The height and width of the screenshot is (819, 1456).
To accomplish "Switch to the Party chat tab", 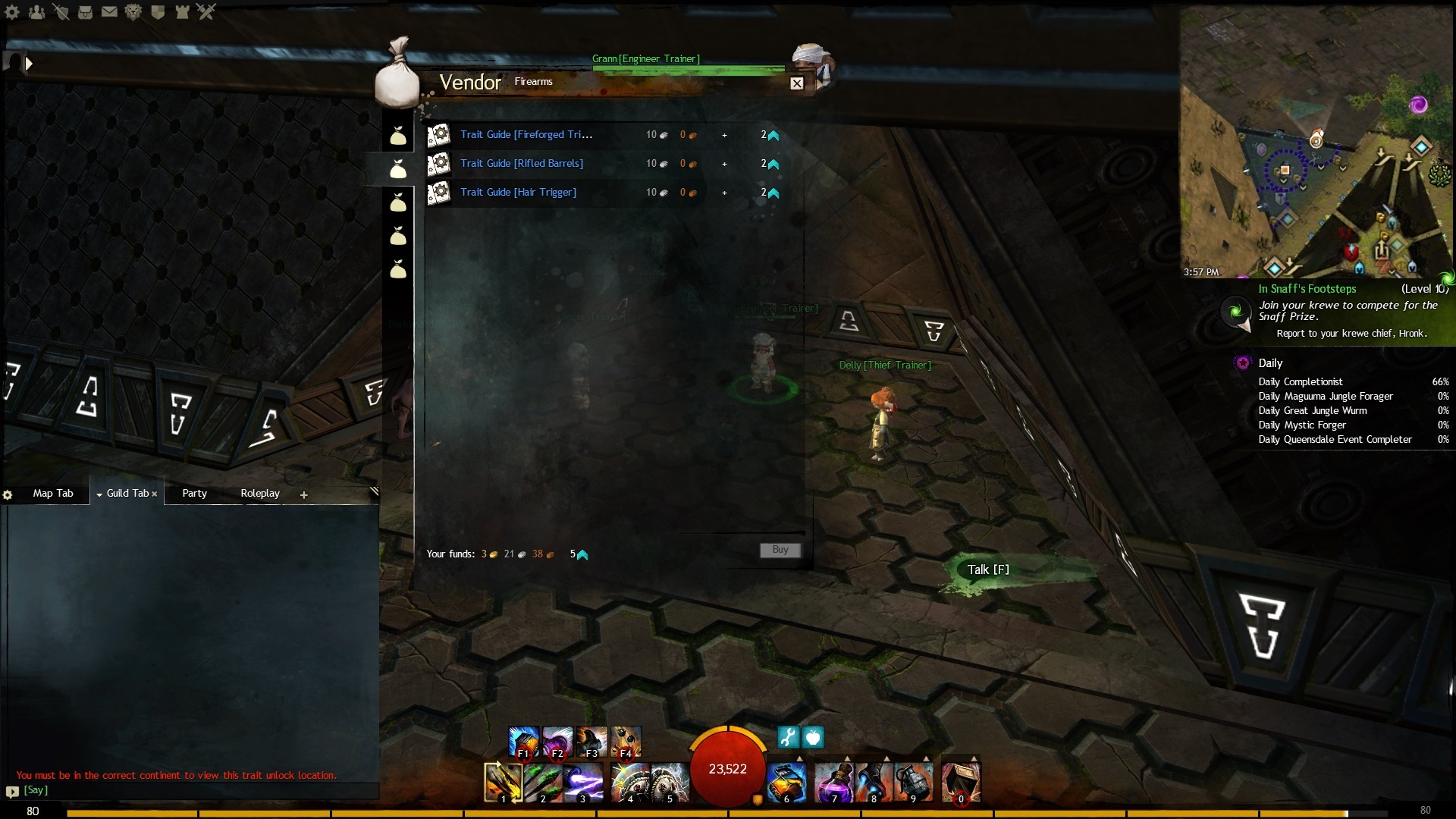I will [x=194, y=494].
